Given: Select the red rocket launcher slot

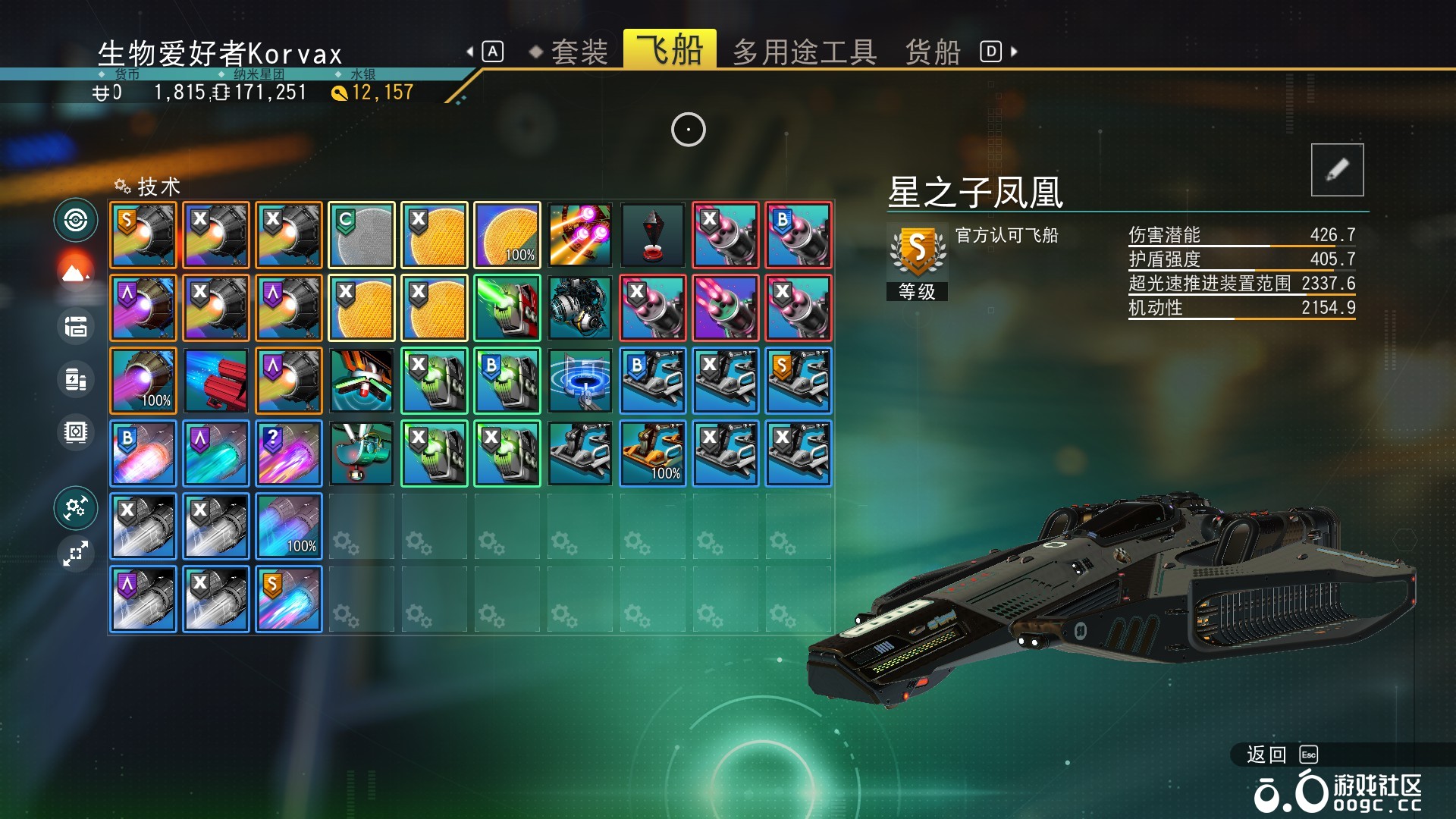Looking at the screenshot, I should click(216, 381).
